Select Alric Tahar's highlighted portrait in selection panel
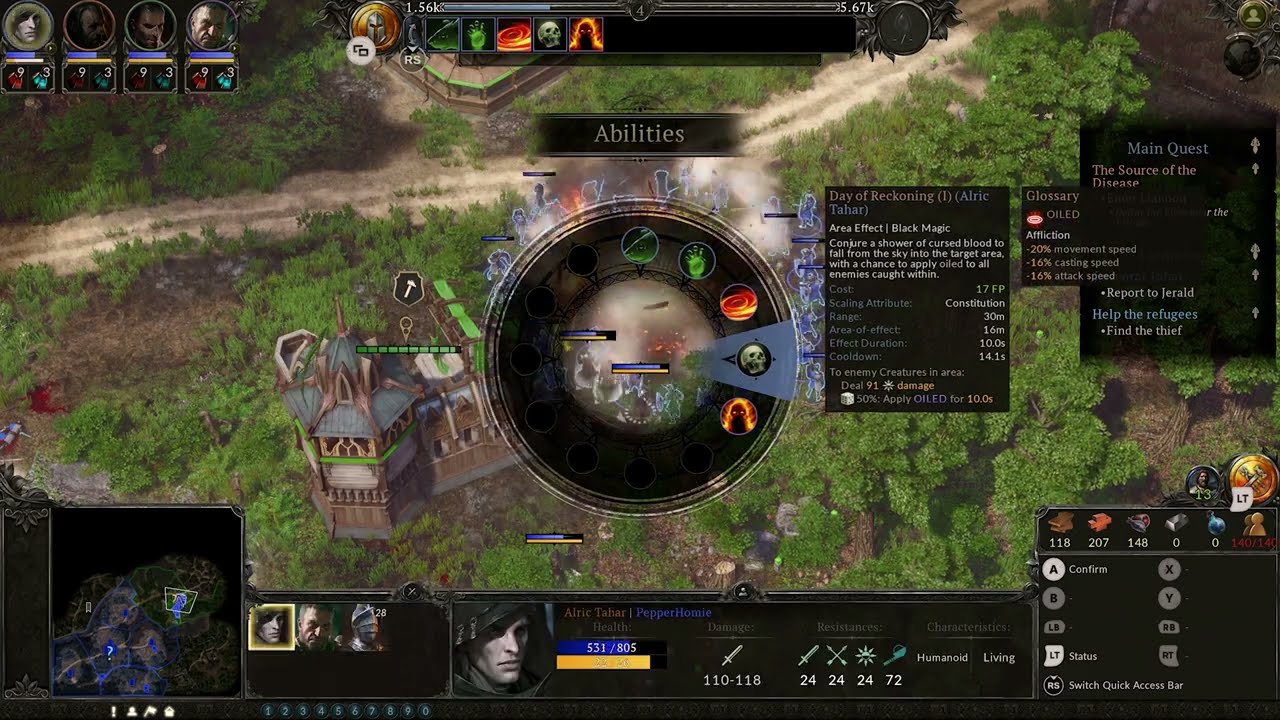Screen dimensions: 1280x720 tap(271, 628)
